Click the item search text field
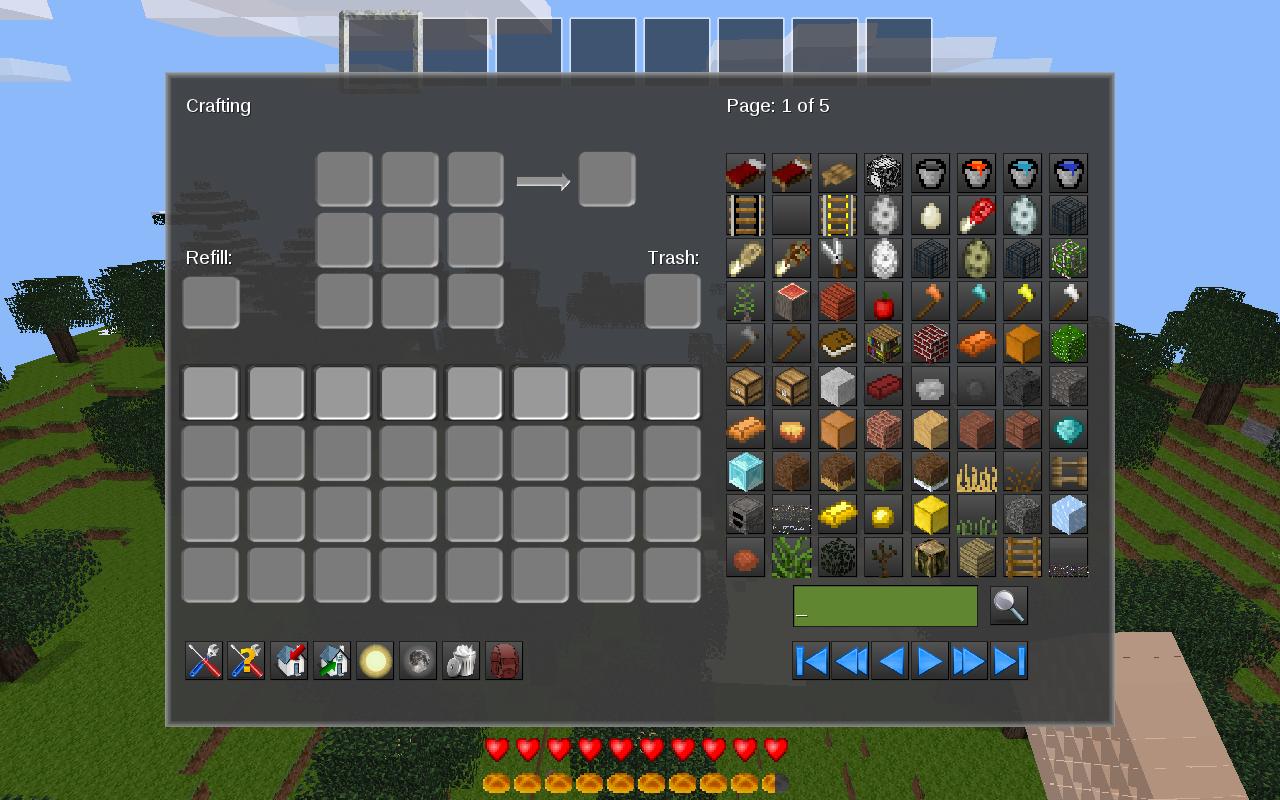Viewport: 1280px width, 800px height. [885, 606]
